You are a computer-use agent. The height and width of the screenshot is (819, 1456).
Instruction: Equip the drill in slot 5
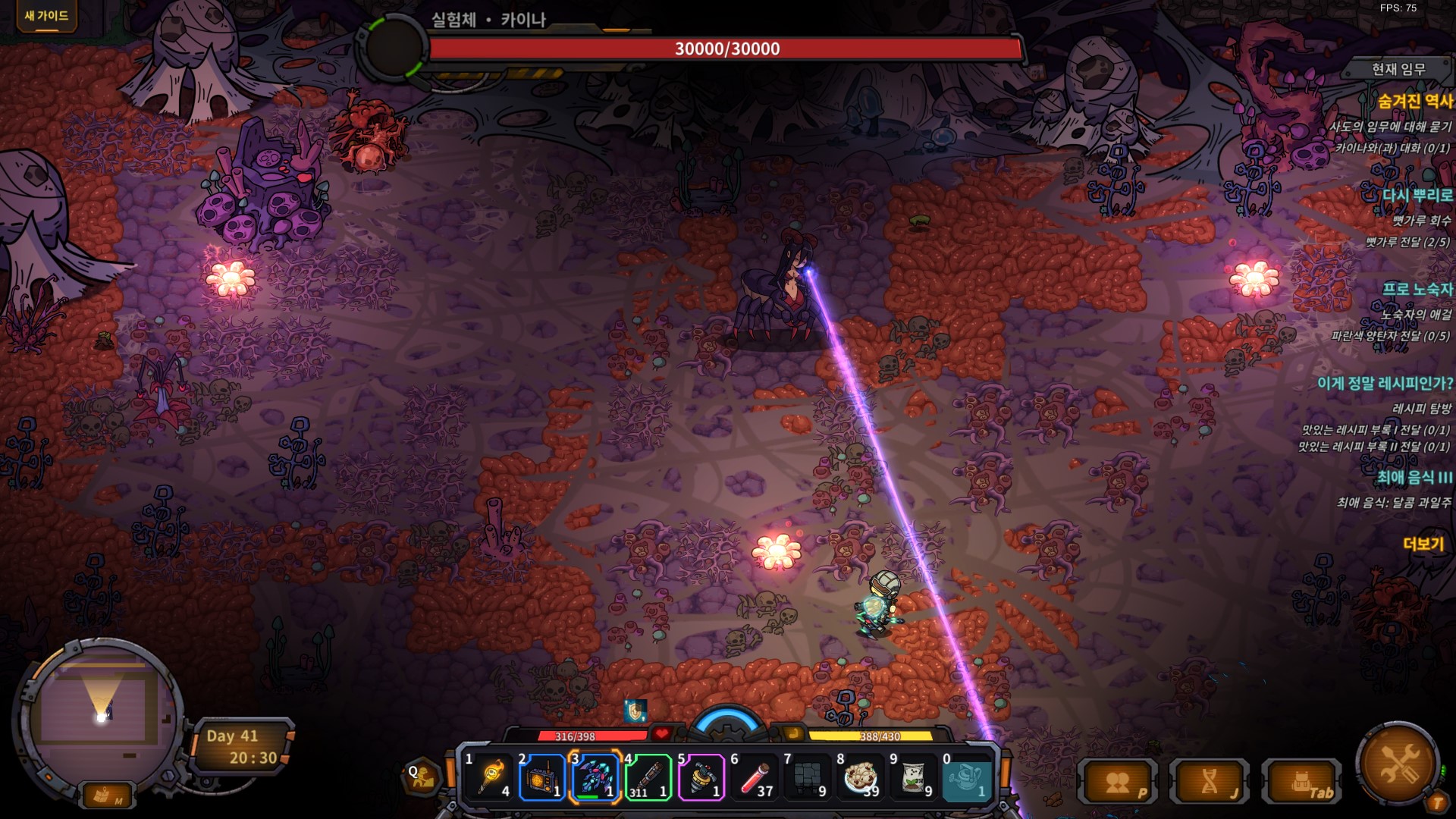[701, 777]
